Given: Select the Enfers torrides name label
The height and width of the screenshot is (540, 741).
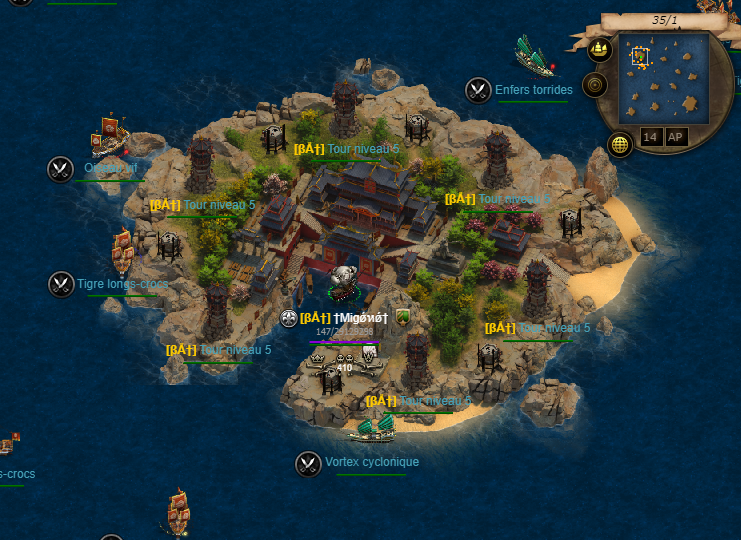Looking at the screenshot, I should 534,90.
